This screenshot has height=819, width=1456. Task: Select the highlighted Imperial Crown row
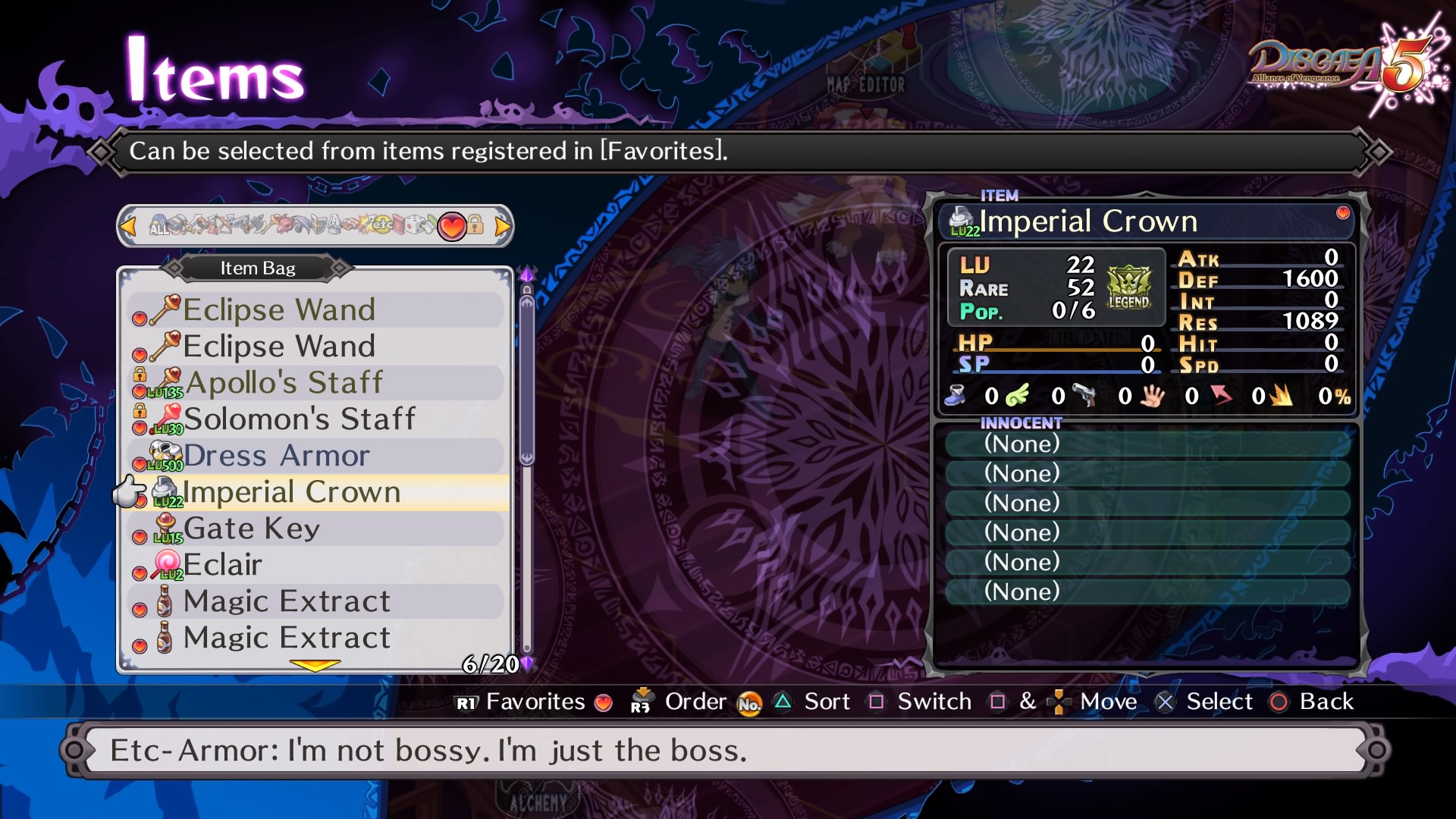(x=292, y=492)
